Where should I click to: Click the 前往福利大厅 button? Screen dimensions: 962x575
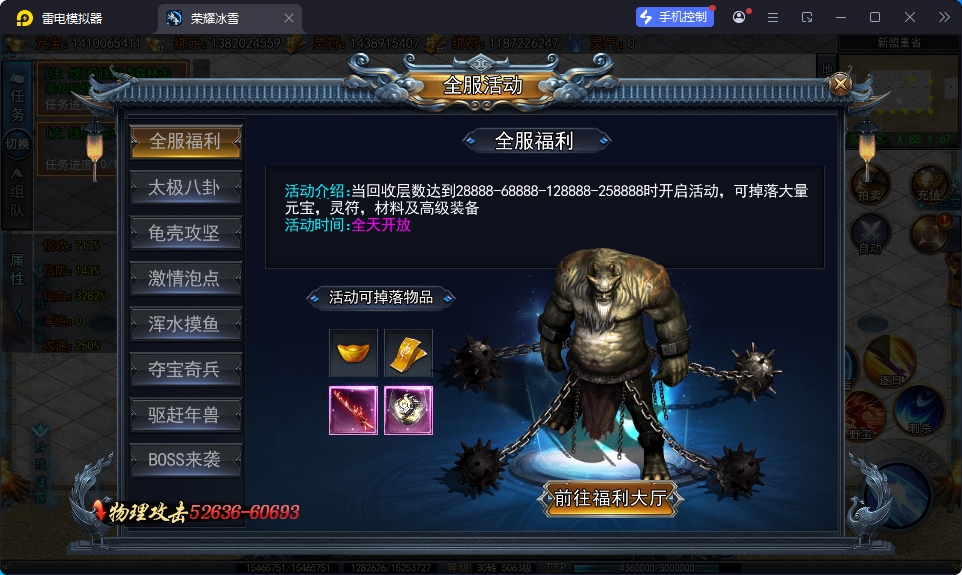tap(612, 497)
